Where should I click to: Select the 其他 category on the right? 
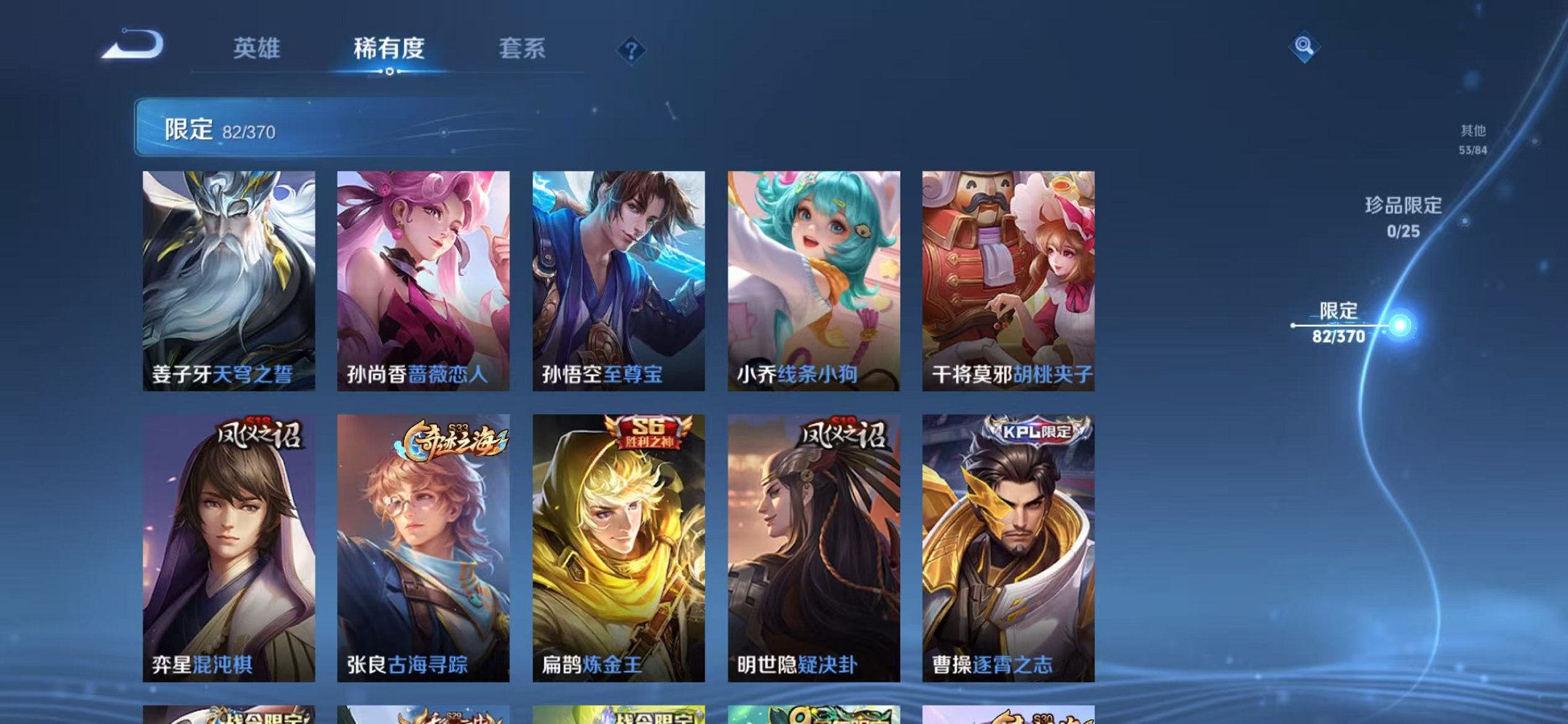pos(1471,138)
